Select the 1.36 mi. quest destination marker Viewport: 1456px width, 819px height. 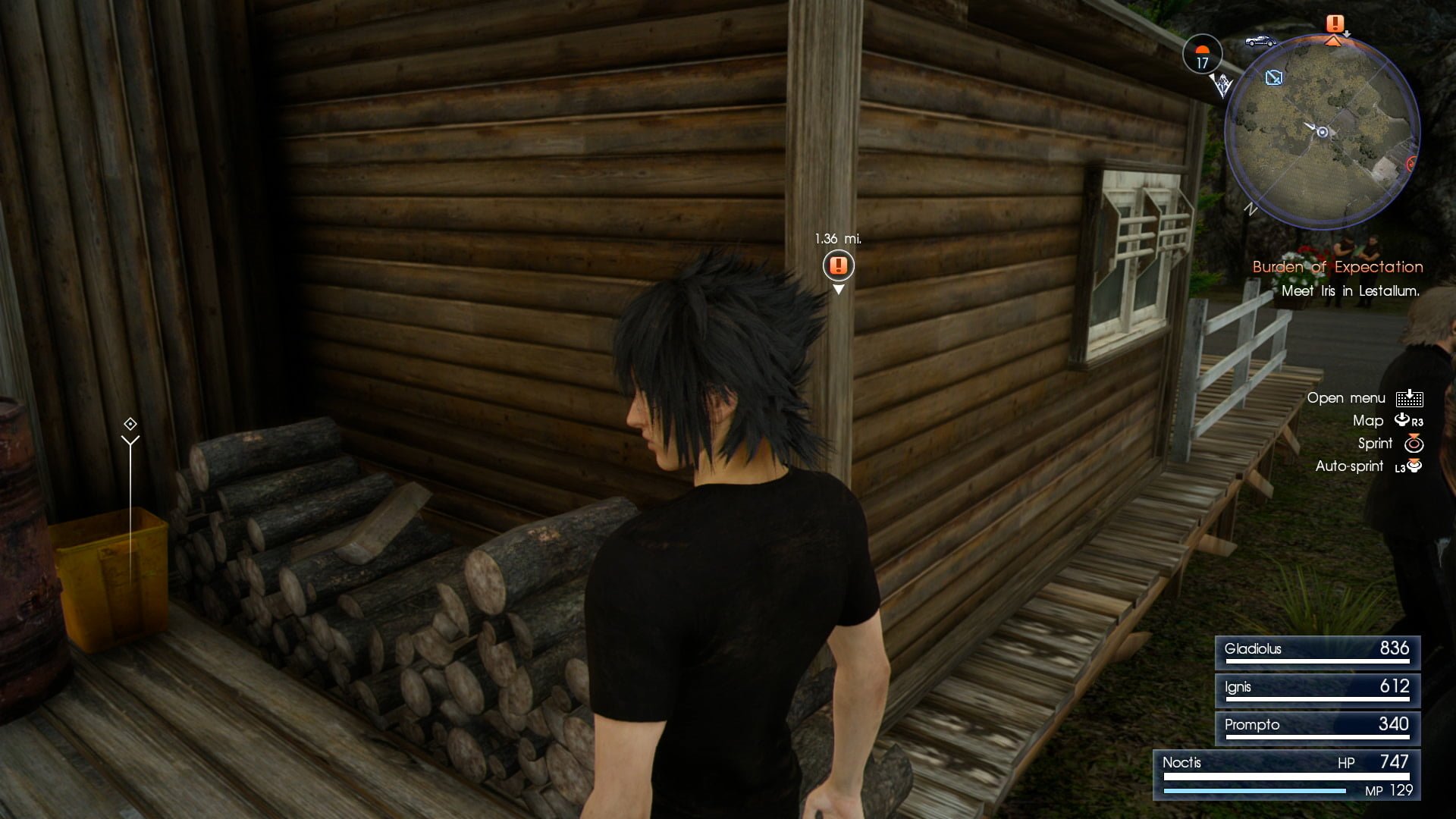838,265
